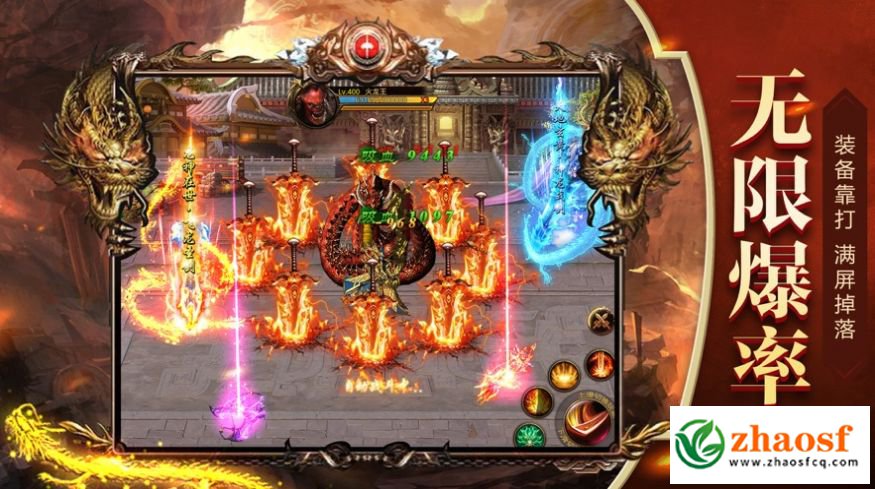Hit the large red slash attack button
875x489 pixels.
click(586, 420)
